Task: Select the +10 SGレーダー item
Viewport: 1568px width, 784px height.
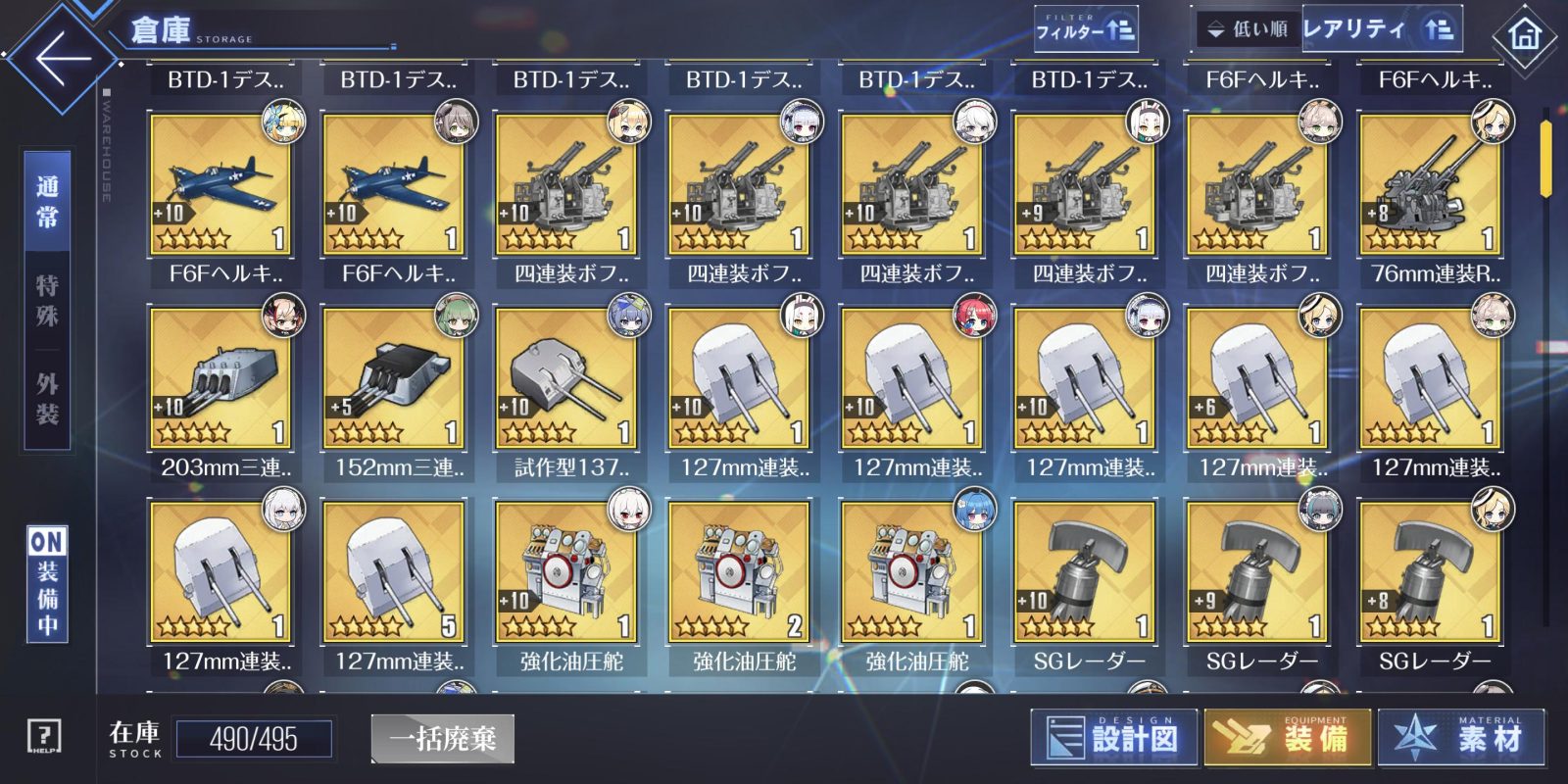Action: tap(1084, 572)
